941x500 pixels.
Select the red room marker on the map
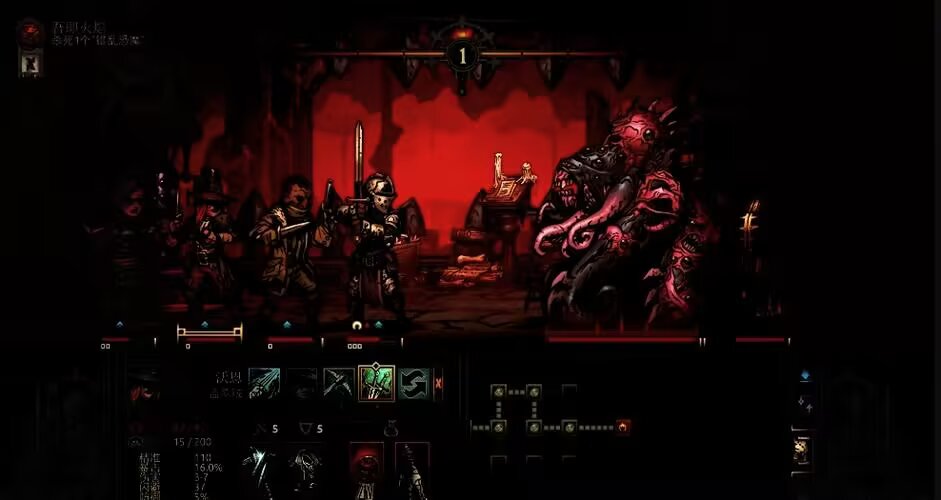(624, 427)
